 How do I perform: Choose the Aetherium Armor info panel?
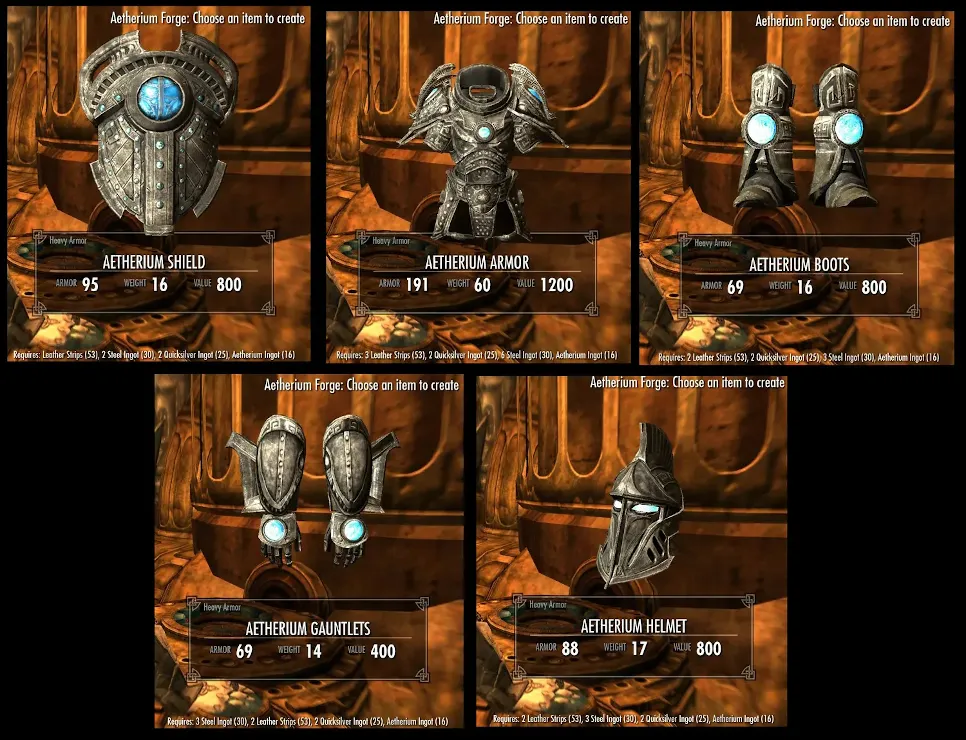pyautogui.click(x=476, y=274)
